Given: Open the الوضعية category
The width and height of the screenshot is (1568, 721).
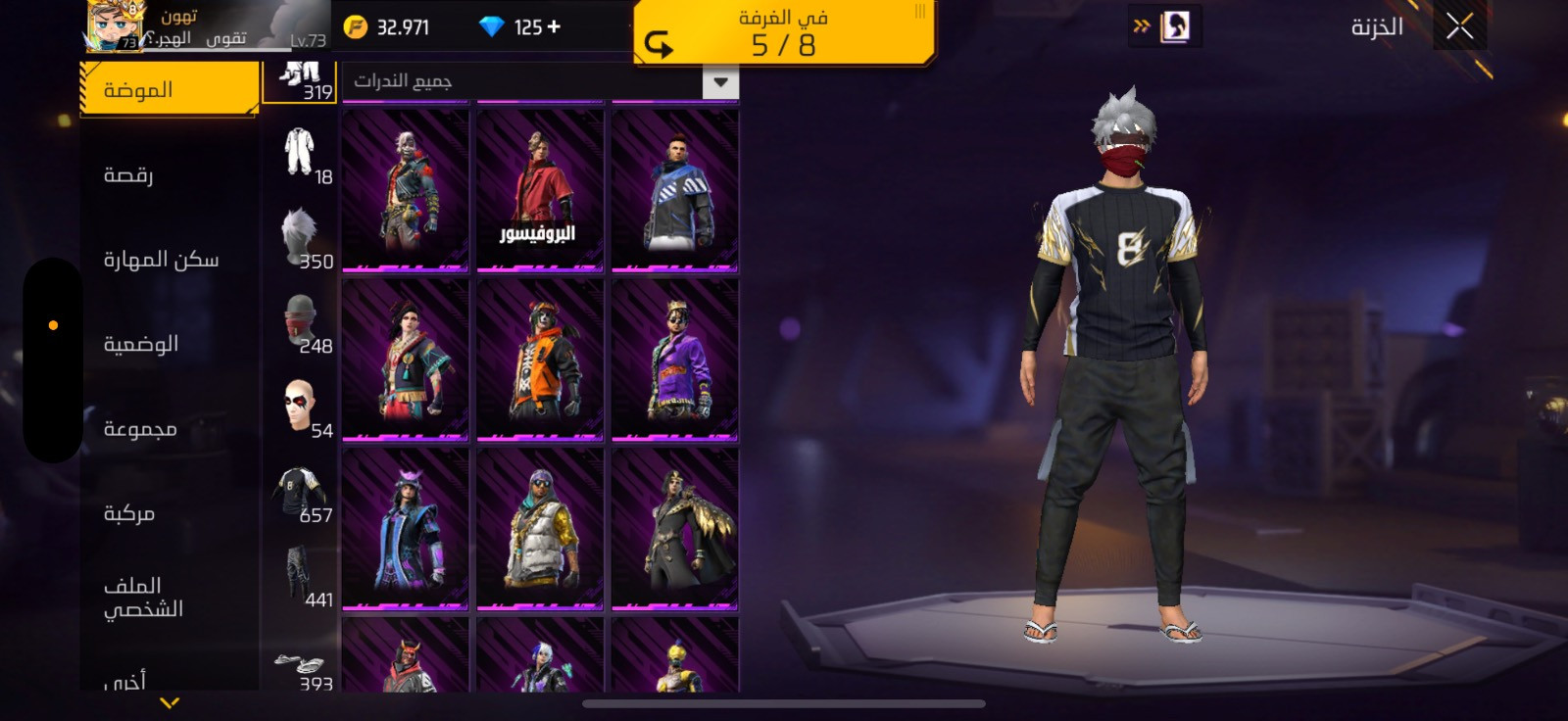Looking at the screenshot, I should point(141,344).
